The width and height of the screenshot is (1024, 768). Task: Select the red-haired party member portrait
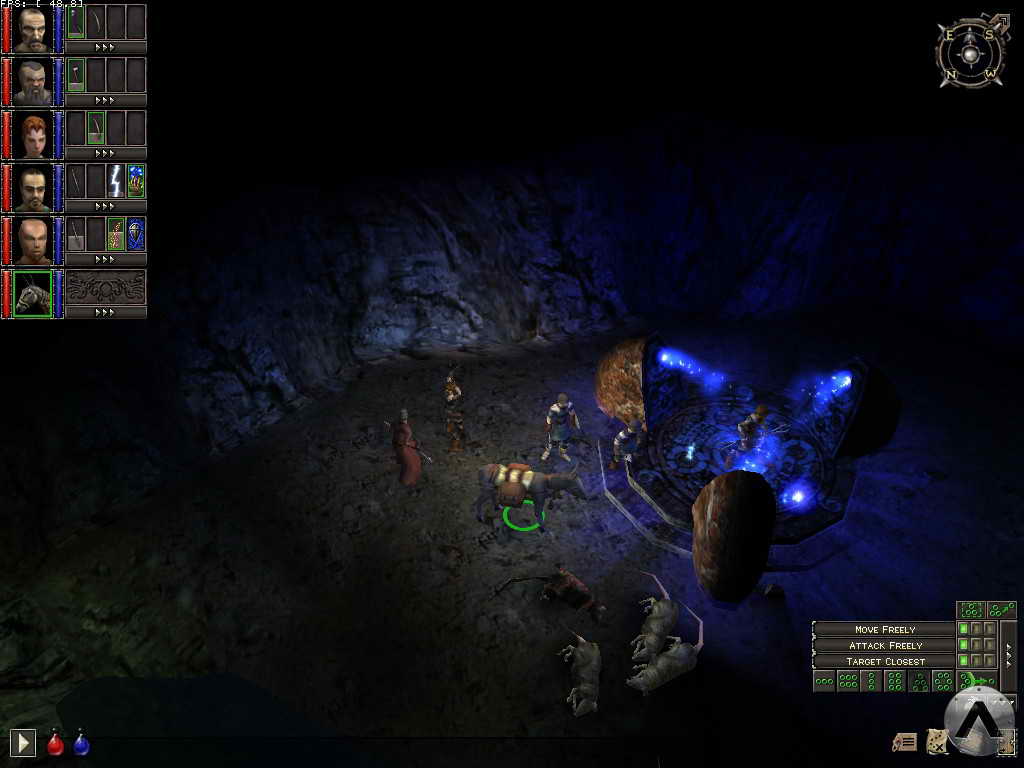(32, 135)
